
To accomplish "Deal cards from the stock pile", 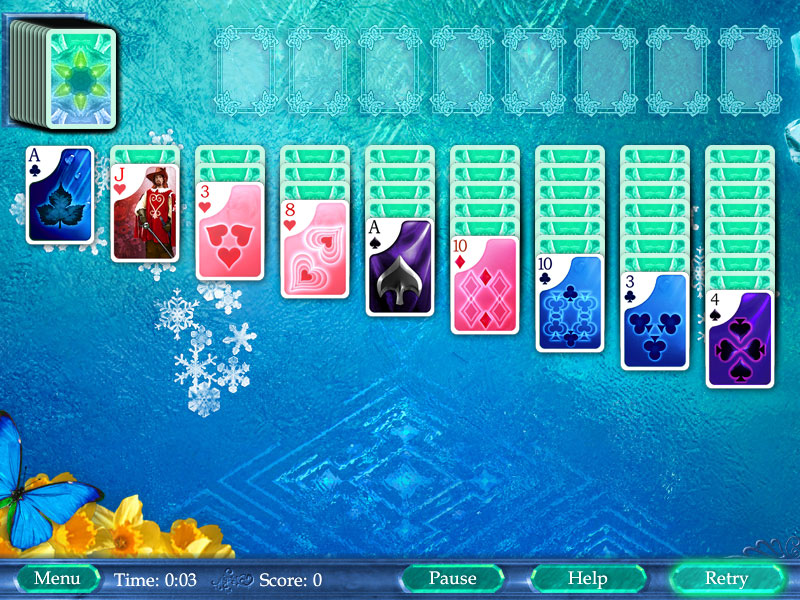I will coord(80,78).
